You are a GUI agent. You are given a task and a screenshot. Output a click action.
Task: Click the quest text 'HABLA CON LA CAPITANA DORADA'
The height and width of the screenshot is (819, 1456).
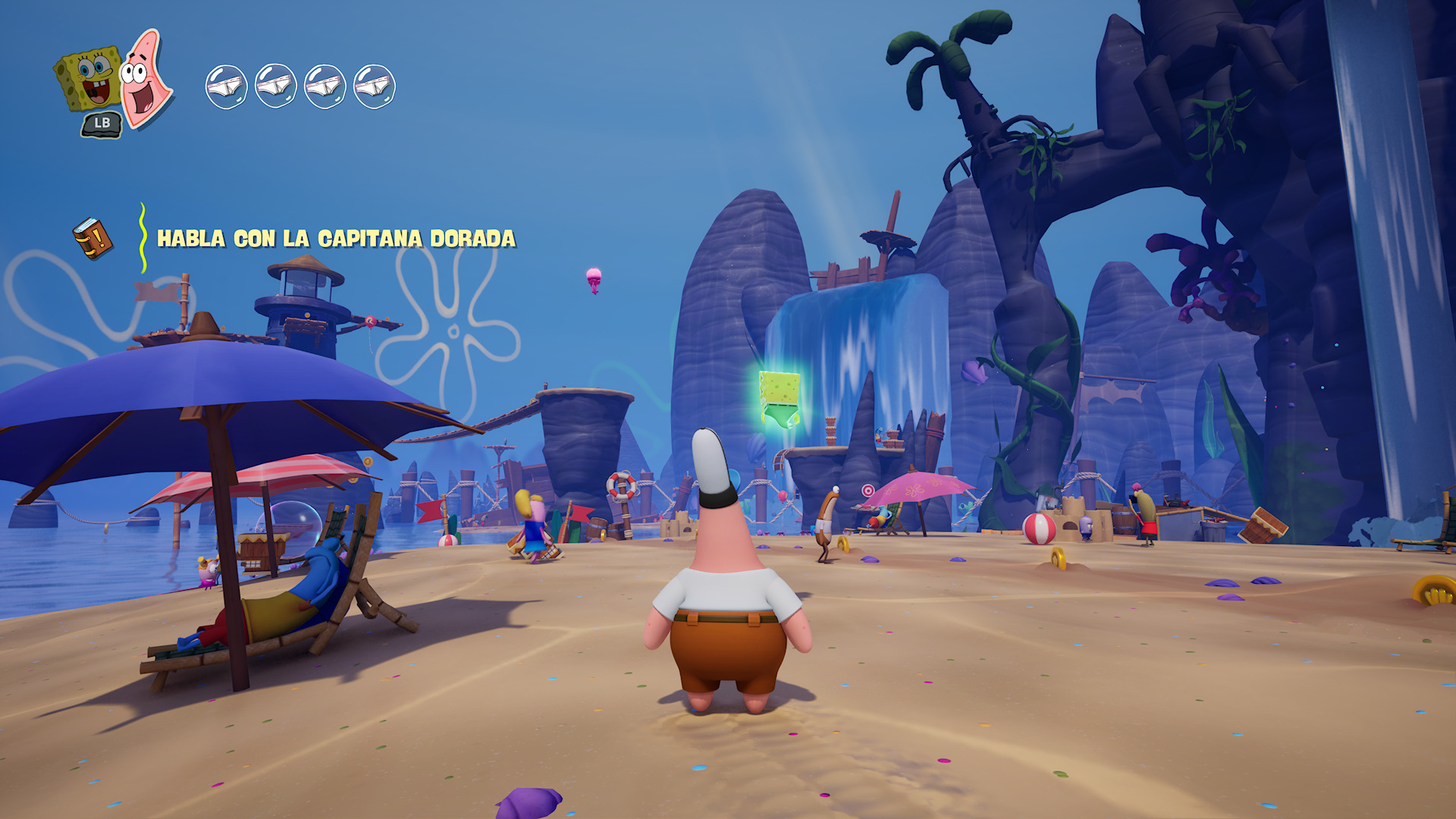tap(336, 237)
